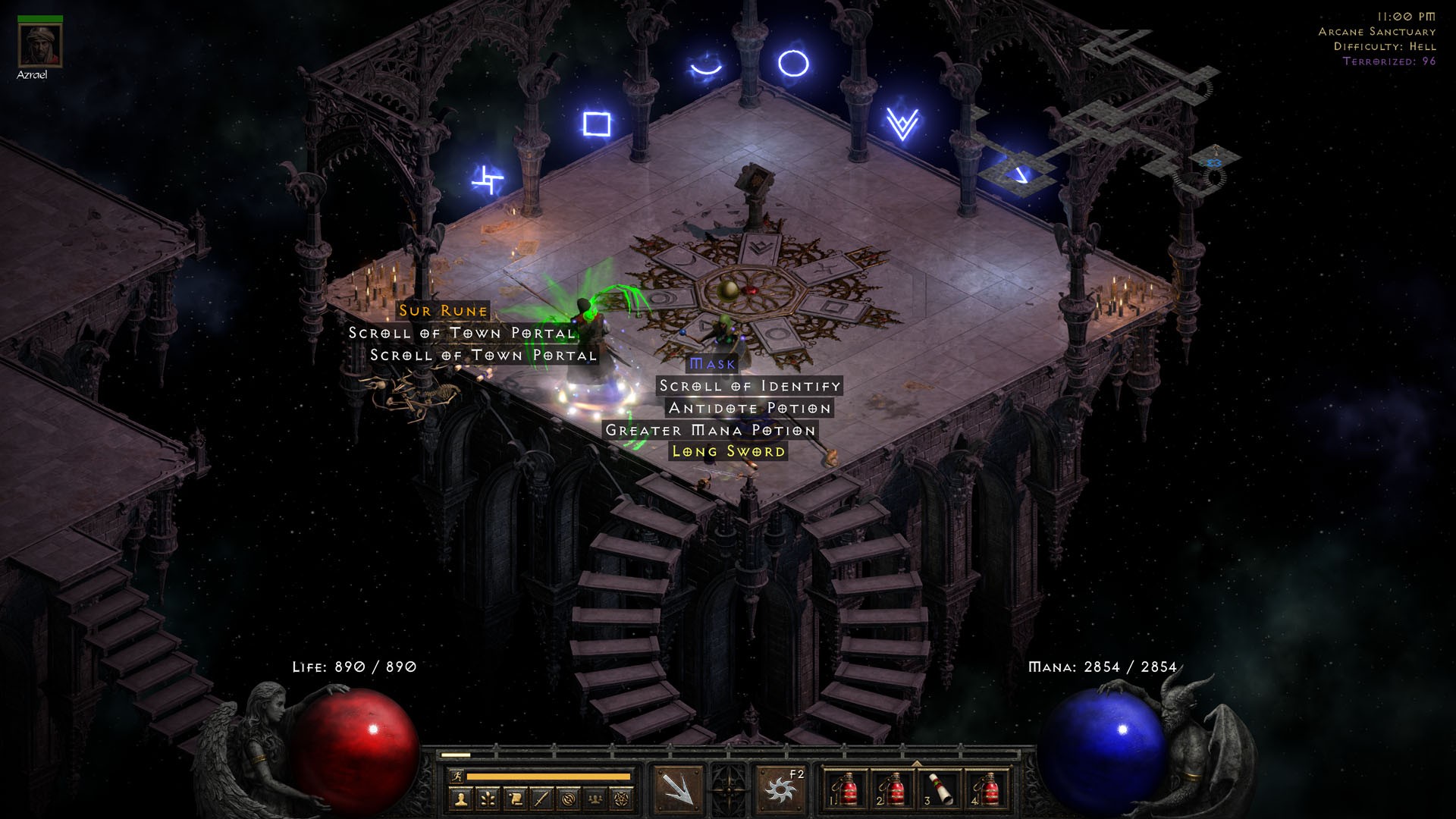Viewport: 1456px width, 819px height.
Task: Pick up the Mask
Action: coord(711,364)
